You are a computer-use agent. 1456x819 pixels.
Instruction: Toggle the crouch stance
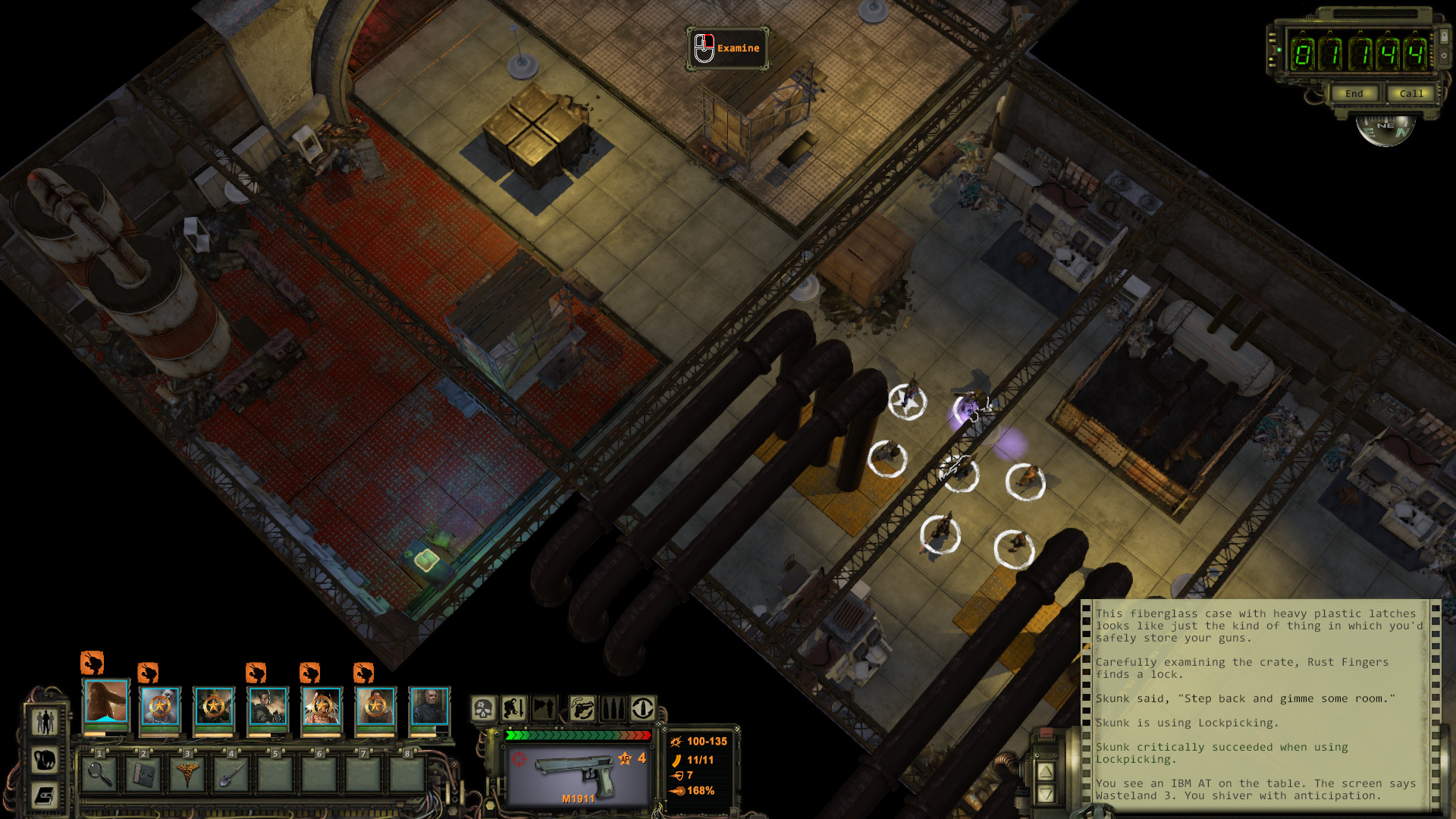coord(514,709)
